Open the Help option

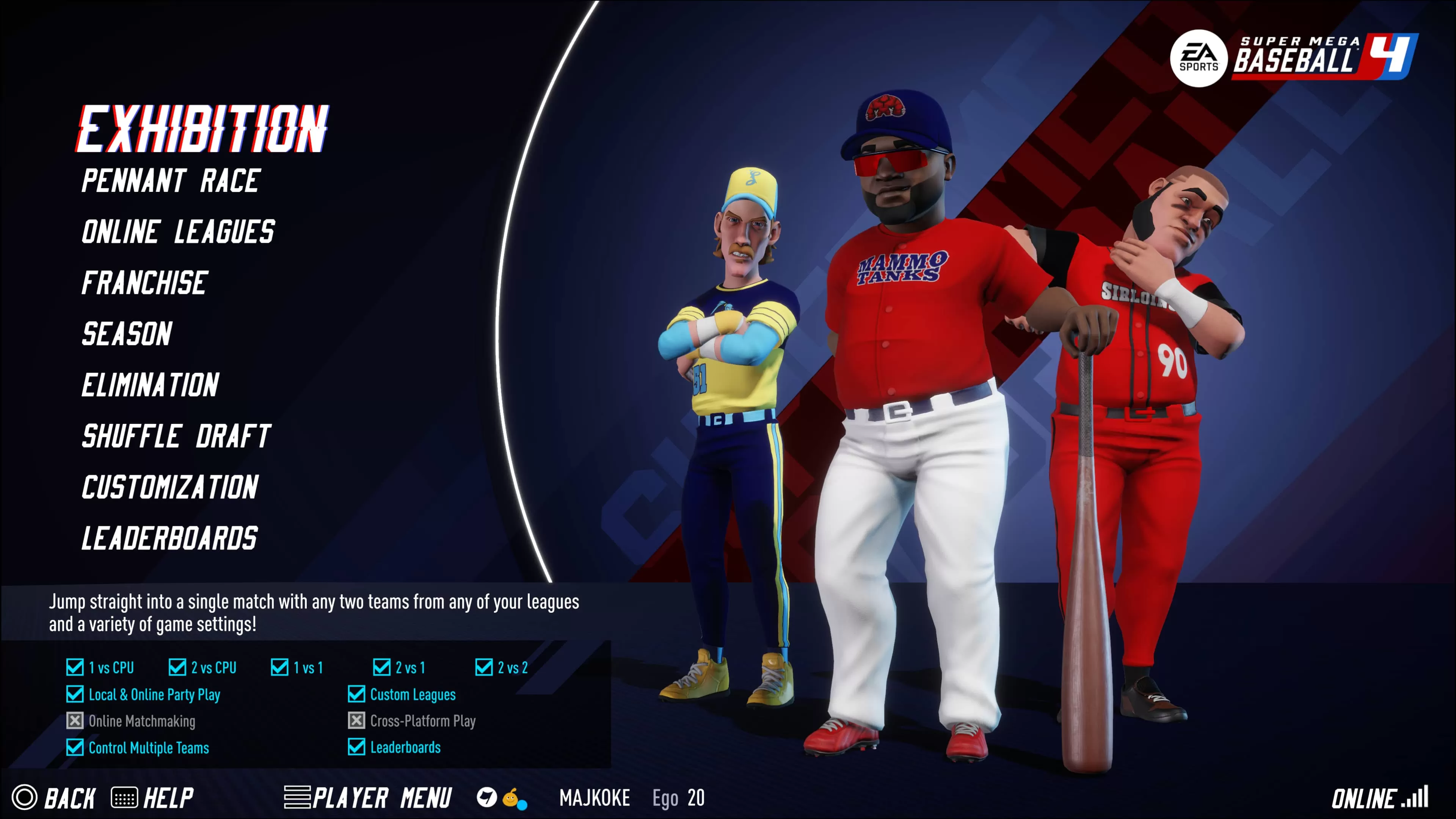coord(152,797)
